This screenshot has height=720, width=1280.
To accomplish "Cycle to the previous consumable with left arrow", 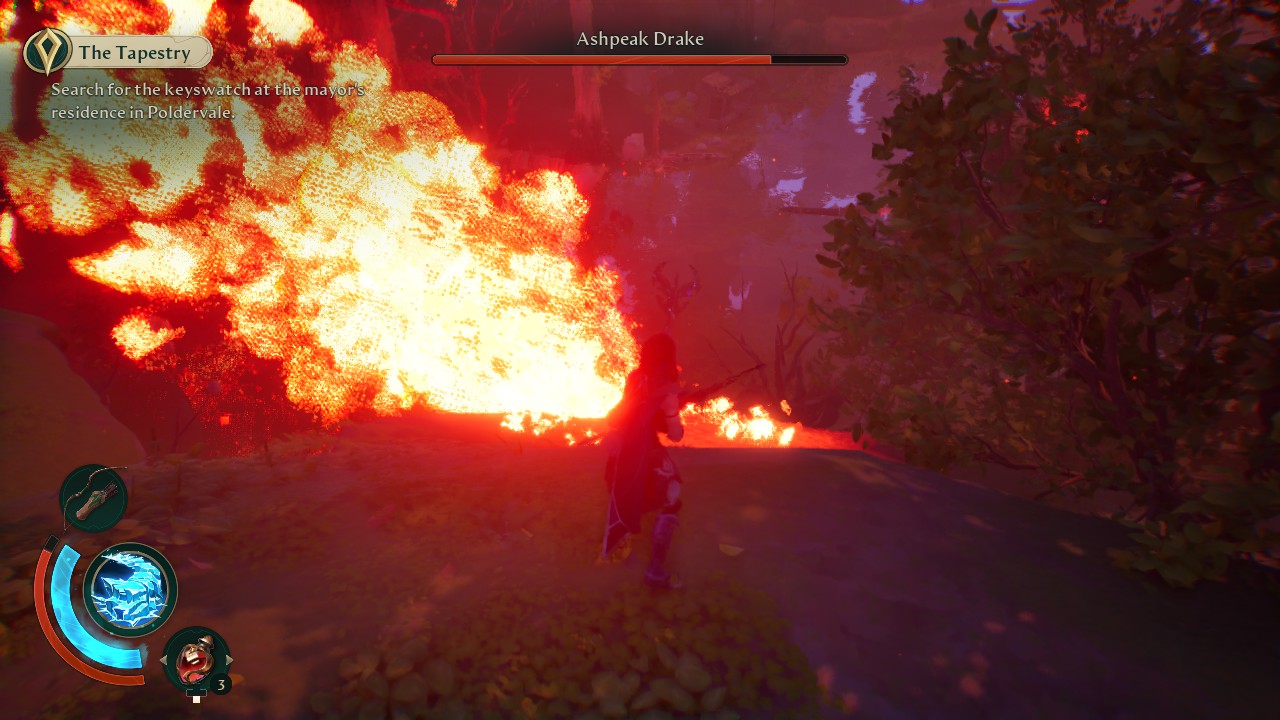I will point(164,660).
